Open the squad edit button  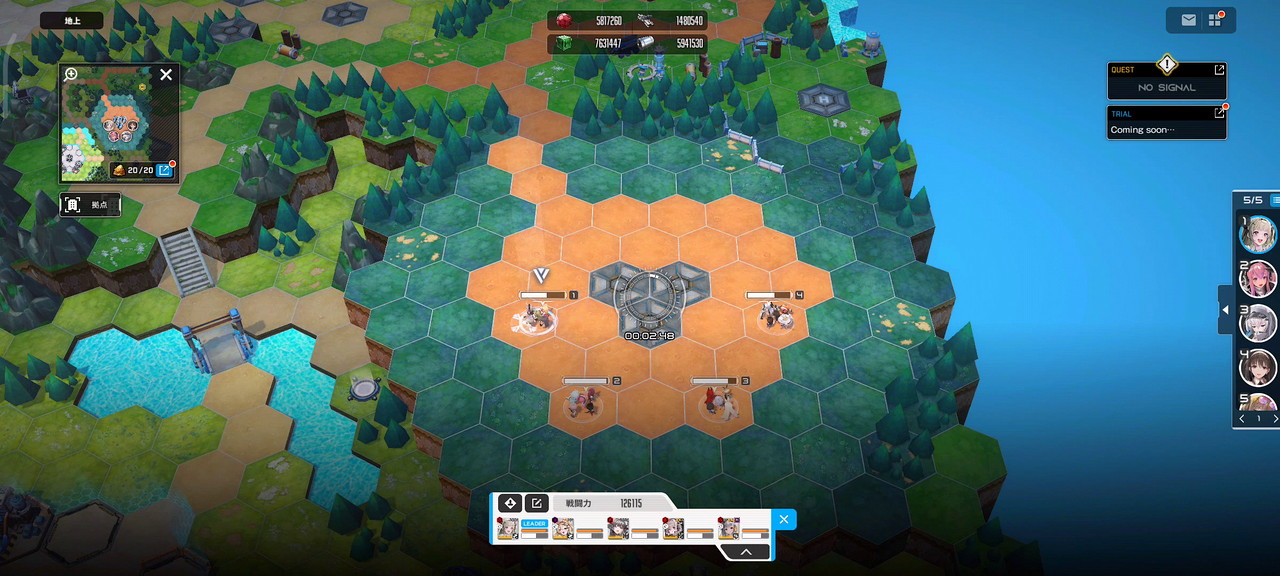[536, 503]
